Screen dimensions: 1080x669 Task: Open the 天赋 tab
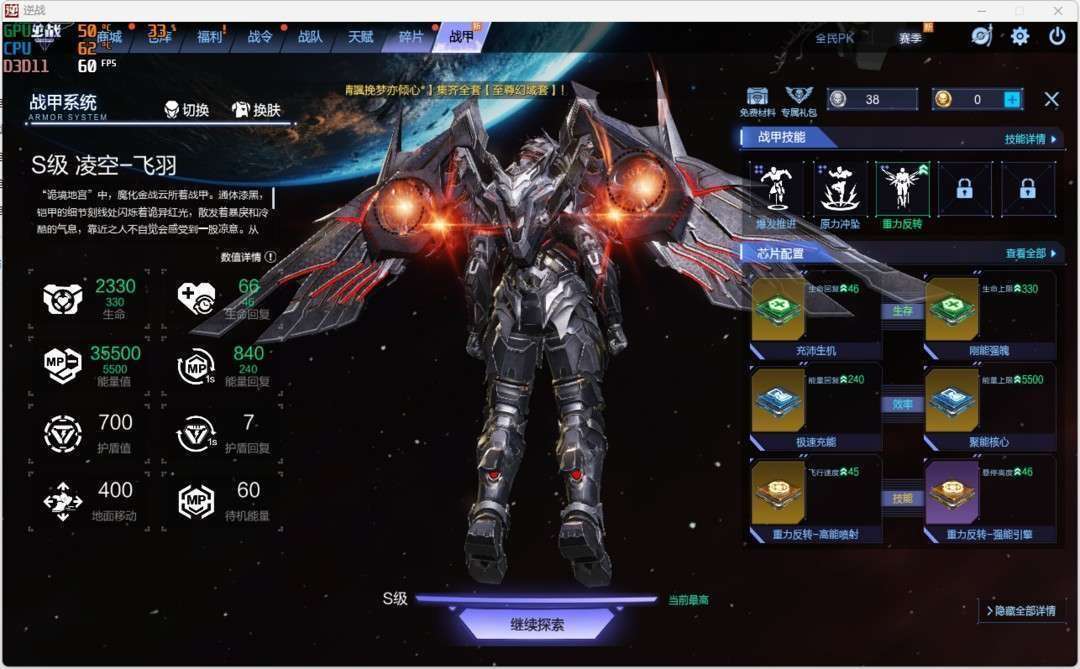tap(360, 37)
